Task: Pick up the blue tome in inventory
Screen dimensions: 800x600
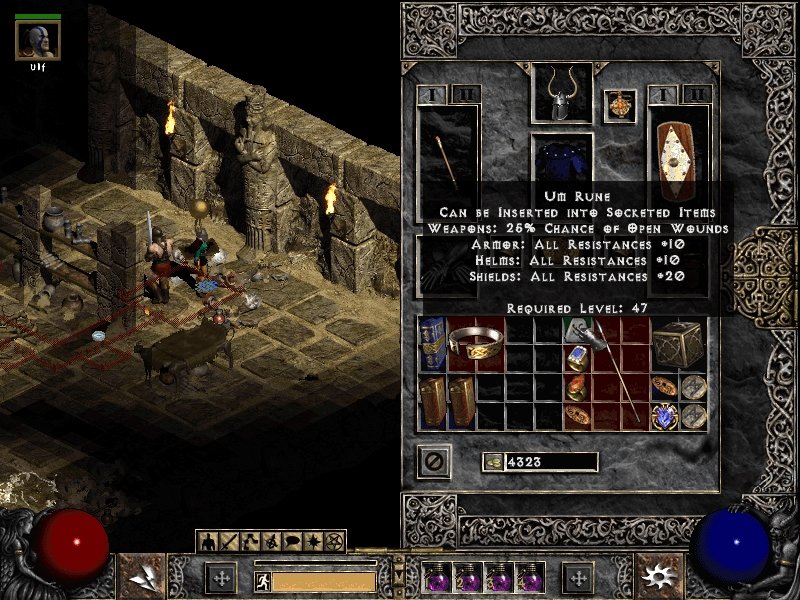Action: coord(432,344)
